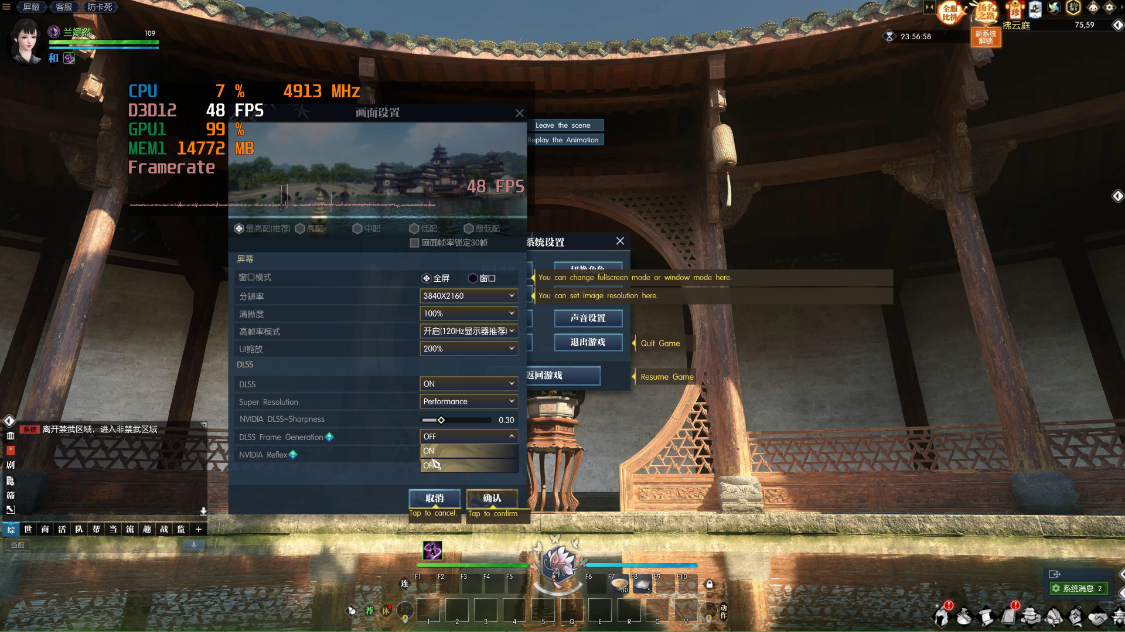This screenshot has height=632, width=1125.
Task: Resume with the 返回游戏 button
Action: click(x=562, y=376)
